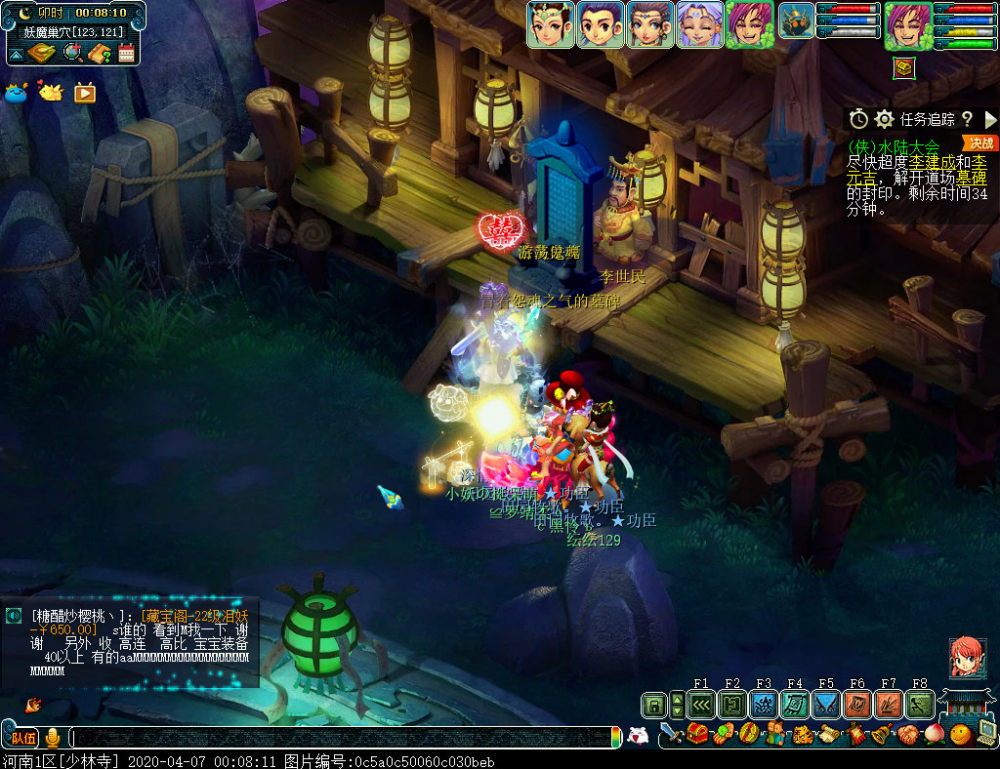Click the orange video play icon

point(85,93)
